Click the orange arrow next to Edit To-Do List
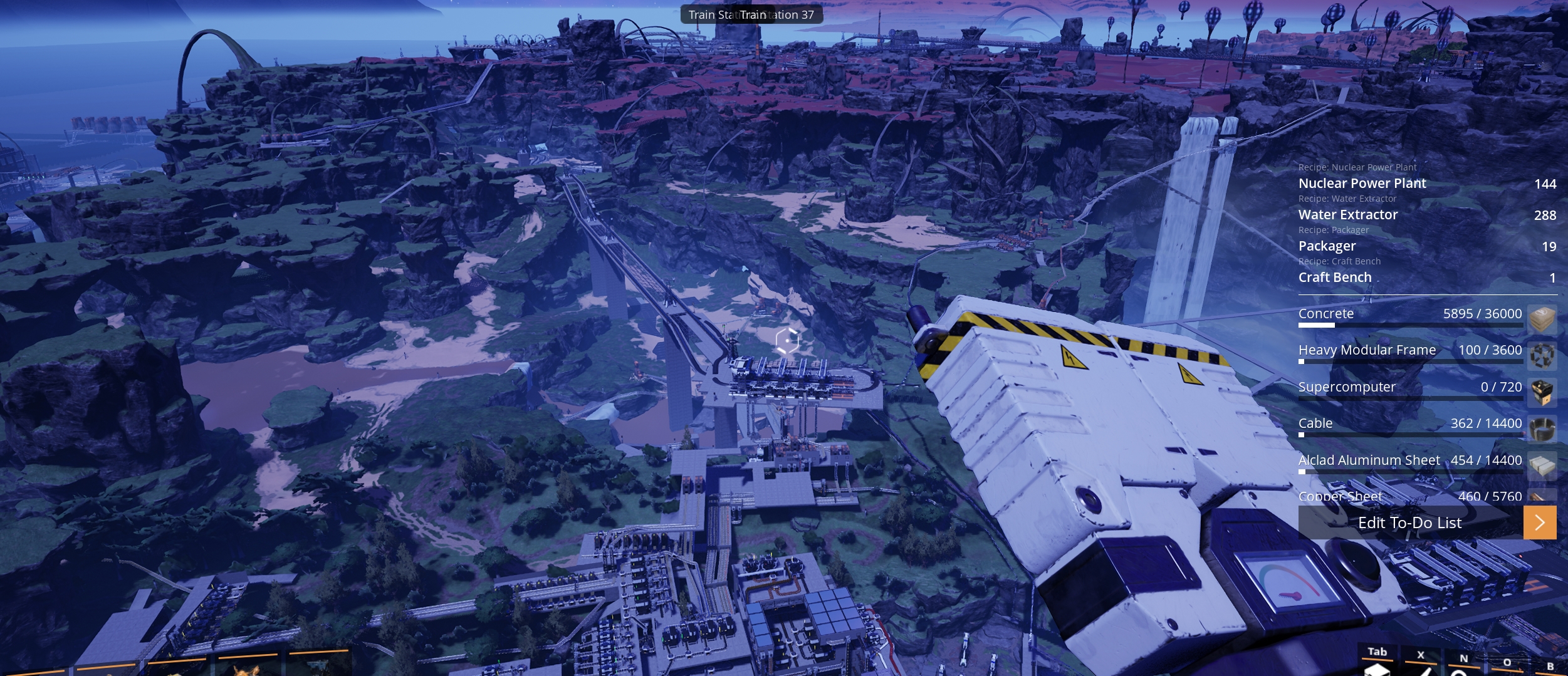This screenshot has height=676, width=1568. (x=1539, y=523)
